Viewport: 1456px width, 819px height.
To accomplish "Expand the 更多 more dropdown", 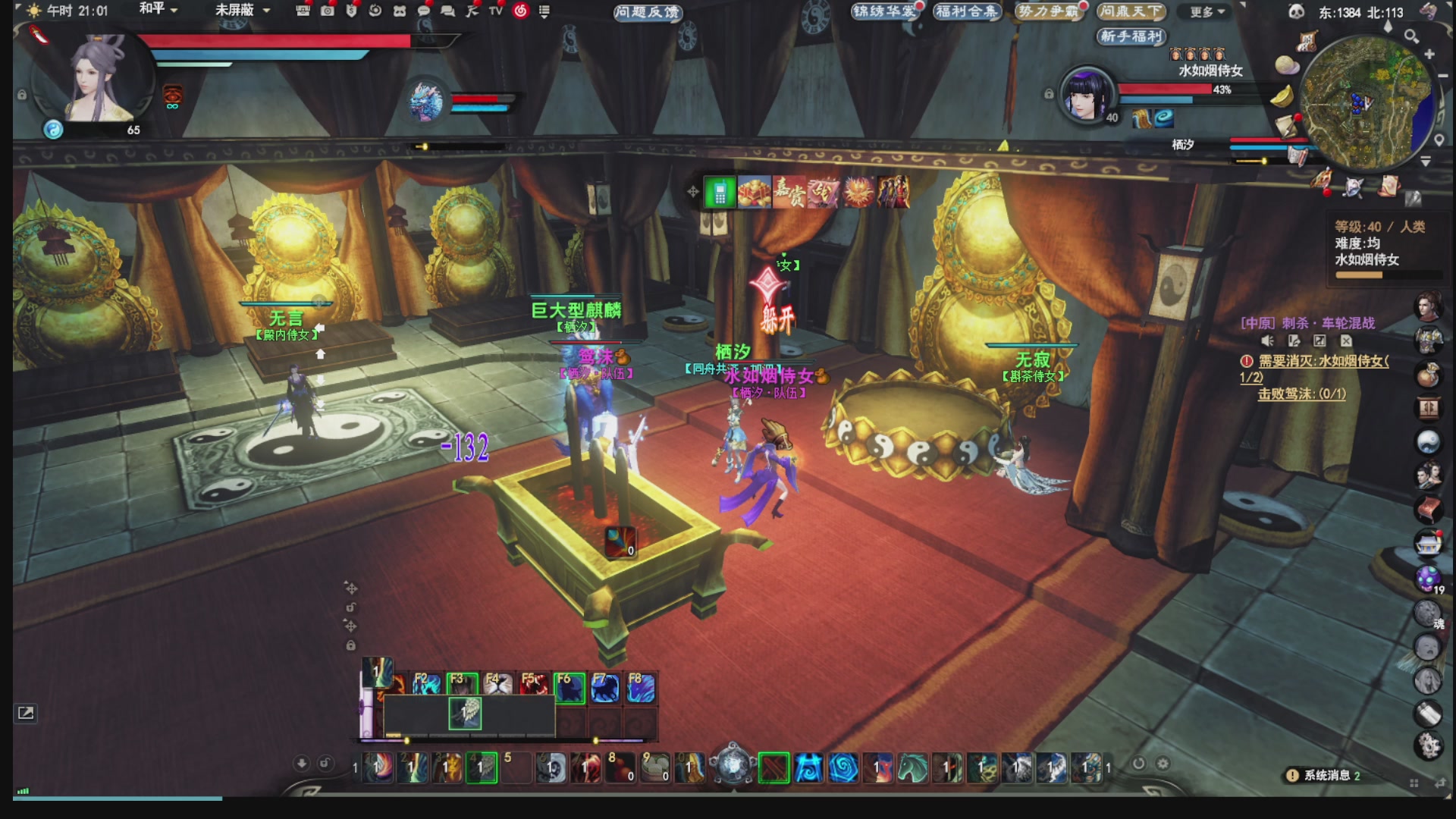I will coord(1207,12).
